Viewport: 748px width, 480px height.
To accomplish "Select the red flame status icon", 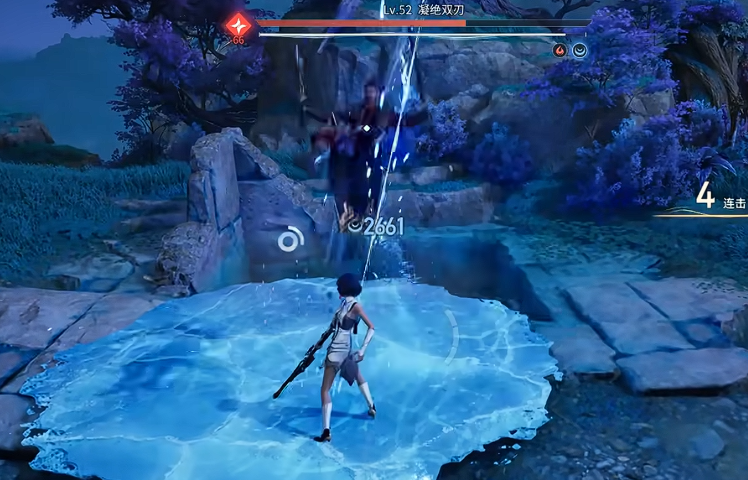I will coord(560,50).
